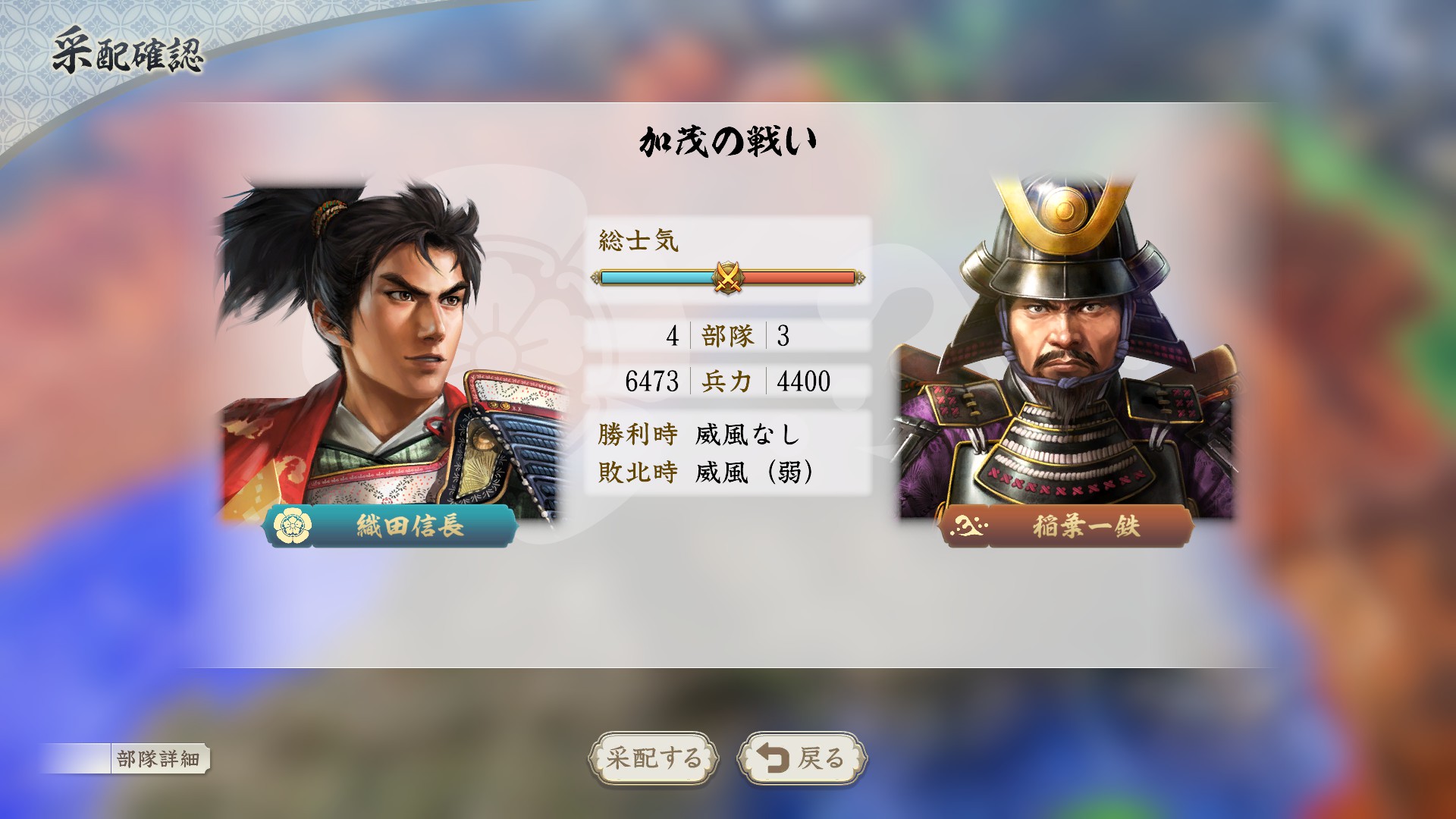This screenshot has width=1456, height=819.
Task: Go back with the 戻る button
Action: [x=802, y=758]
